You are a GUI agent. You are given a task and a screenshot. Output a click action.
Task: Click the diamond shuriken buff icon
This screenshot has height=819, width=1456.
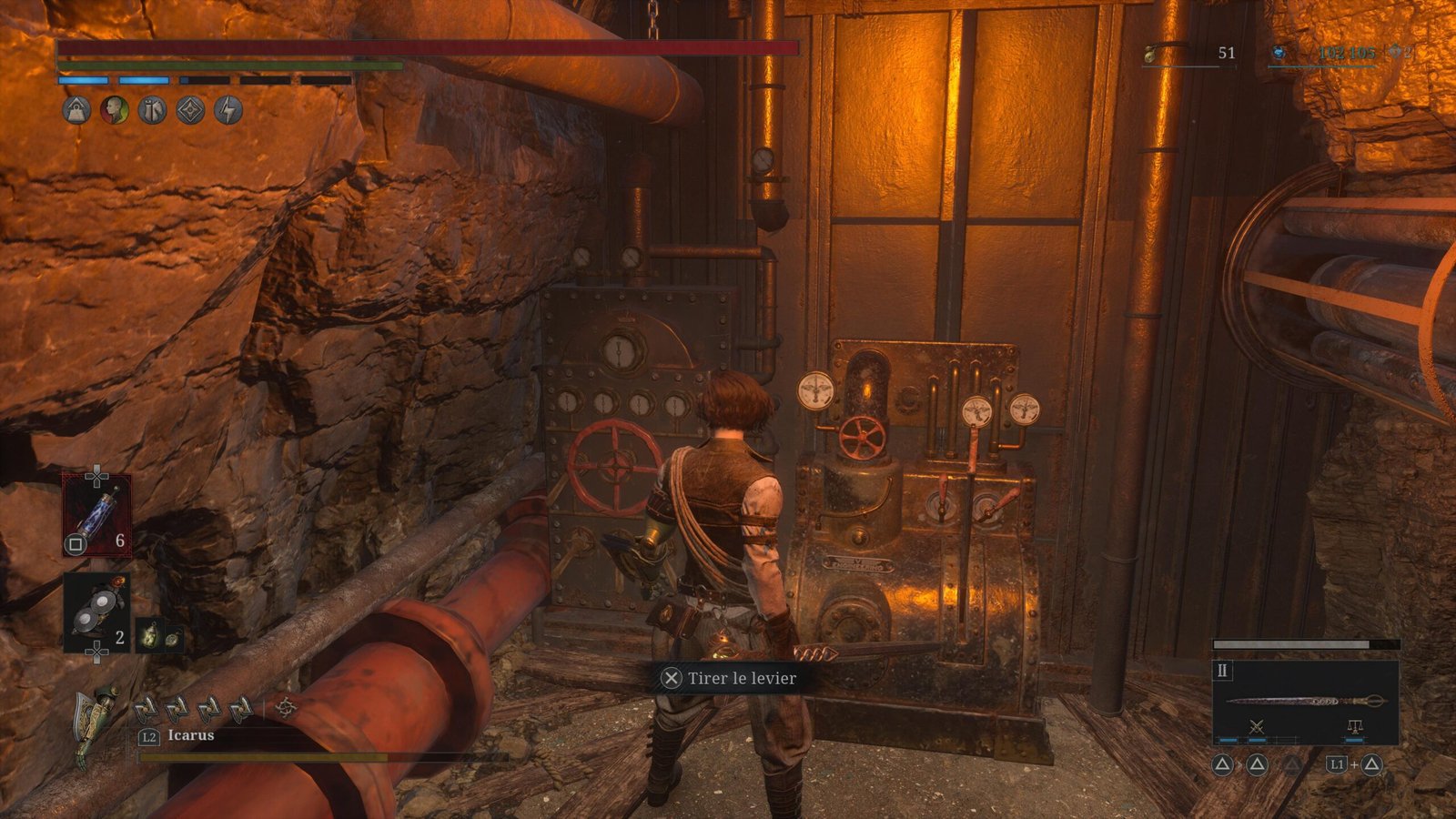pyautogui.click(x=190, y=110)
